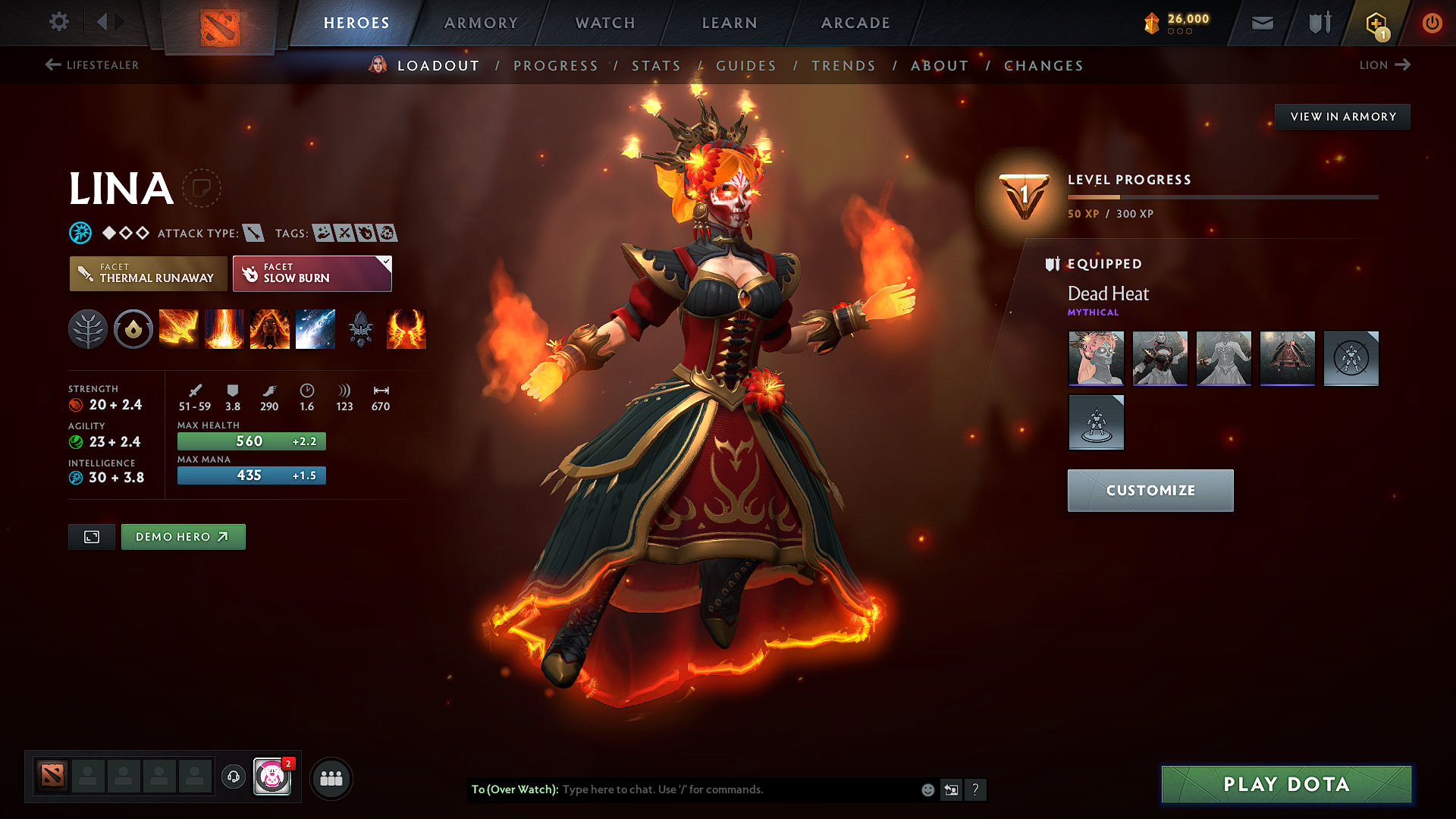Launch Demo Hero mode
Screen dimensions: 1456x819
pos(183,537)
